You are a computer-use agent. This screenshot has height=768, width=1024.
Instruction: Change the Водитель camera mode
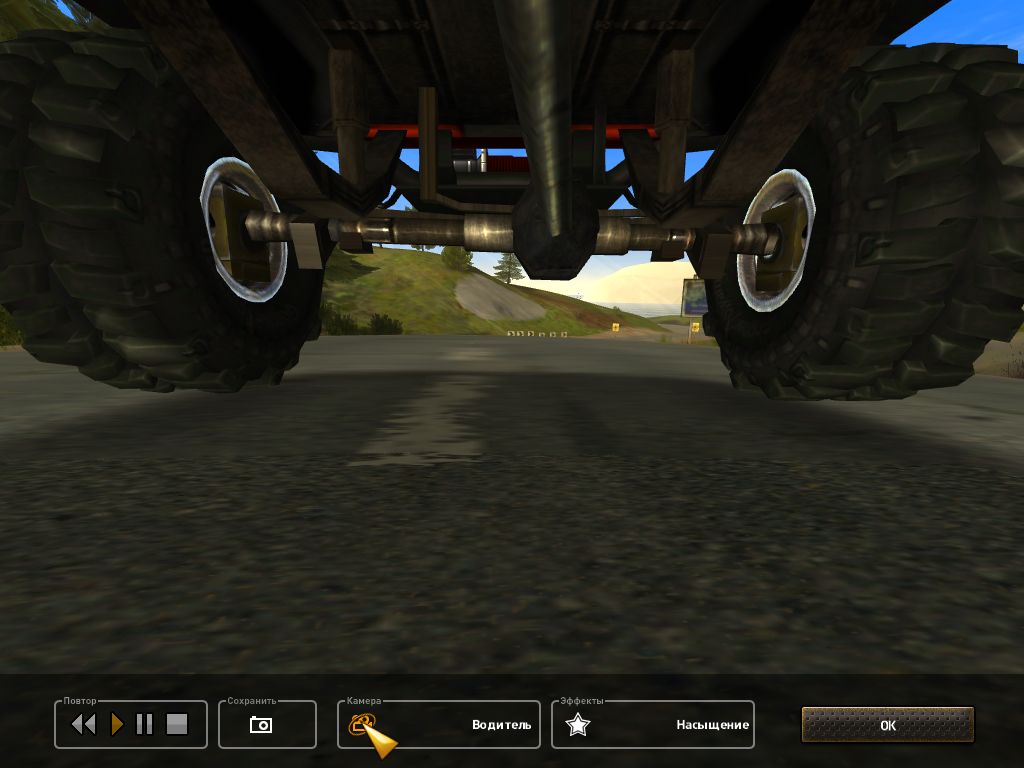[x=501, y=725]
